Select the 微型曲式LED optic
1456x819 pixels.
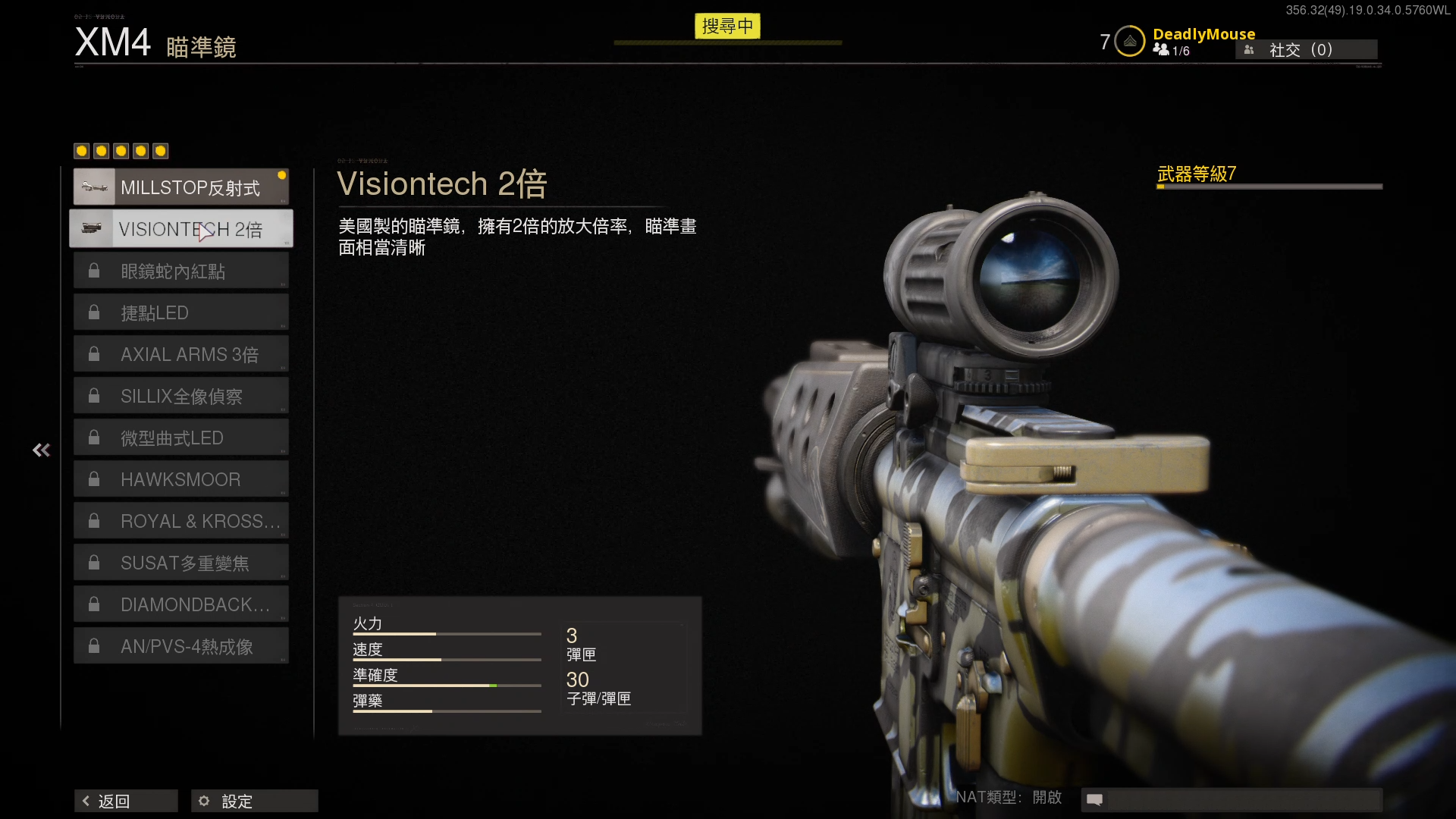[x=180, y=438]
